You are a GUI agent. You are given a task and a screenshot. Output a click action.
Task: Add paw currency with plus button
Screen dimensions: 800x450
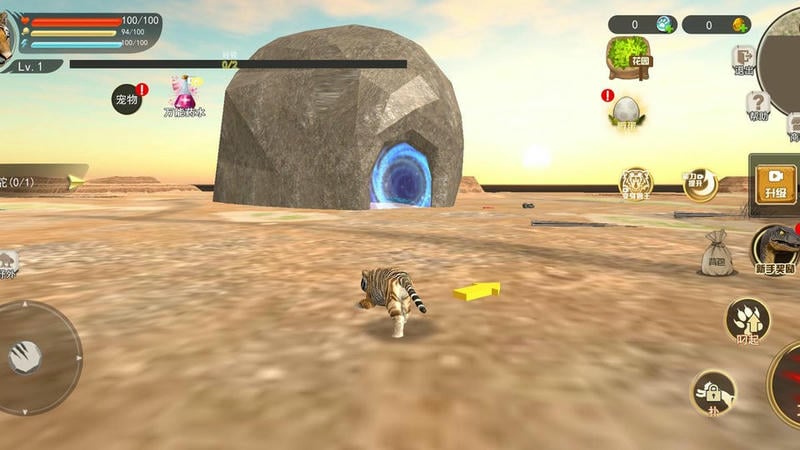(665, 24)
